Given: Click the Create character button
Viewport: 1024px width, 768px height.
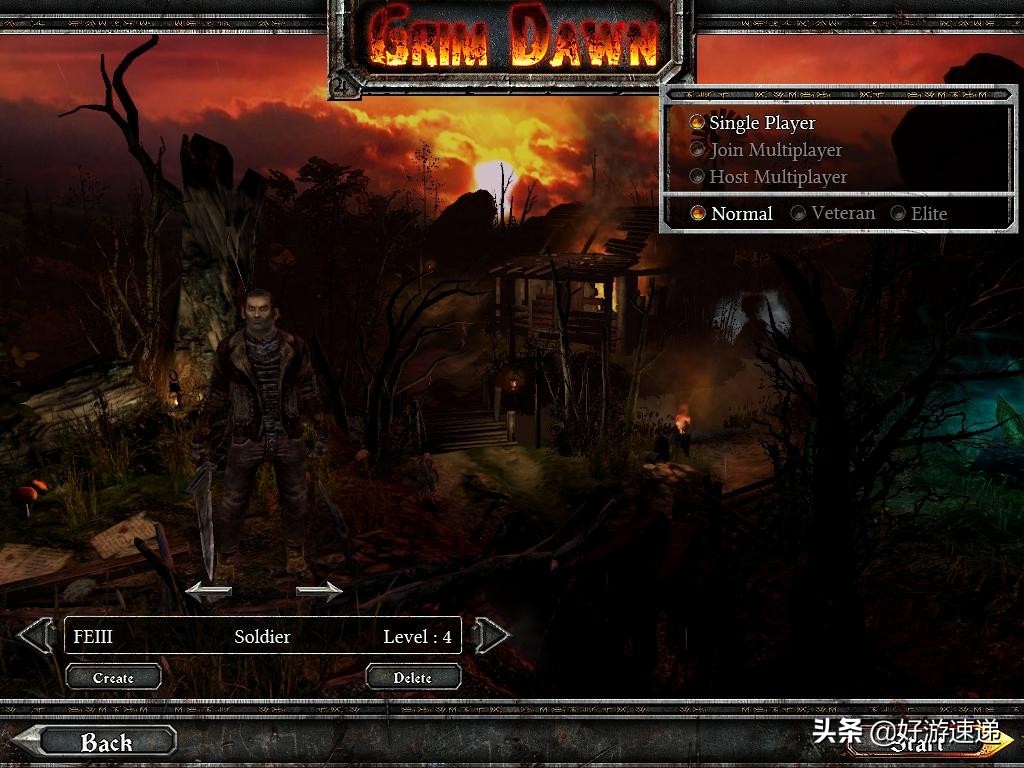Looking at the screenshot, I should [113, 677].
